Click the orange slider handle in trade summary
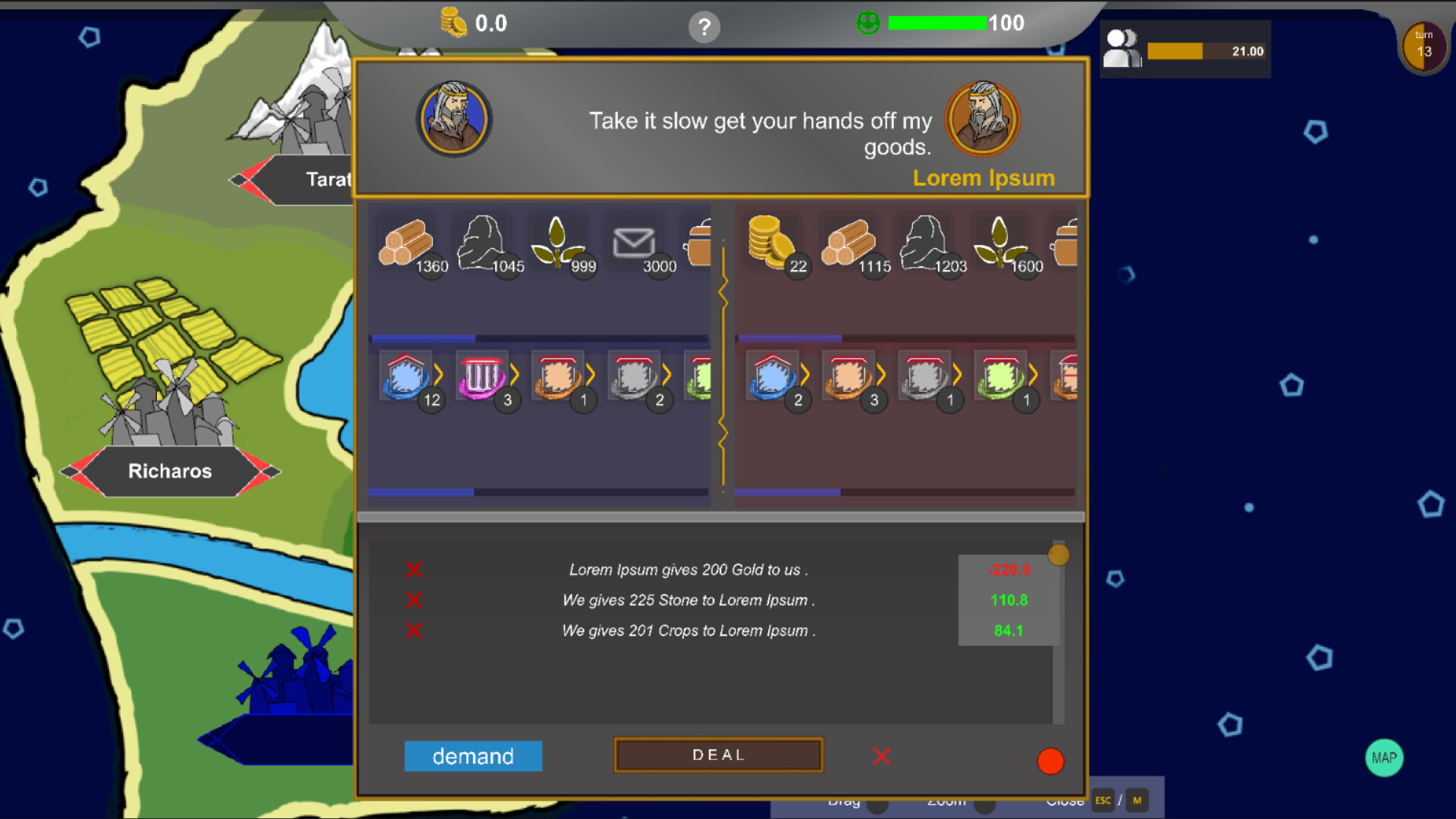Image resolution: width=1456 pixels, height=819 pixels. tap(1059, 554)
